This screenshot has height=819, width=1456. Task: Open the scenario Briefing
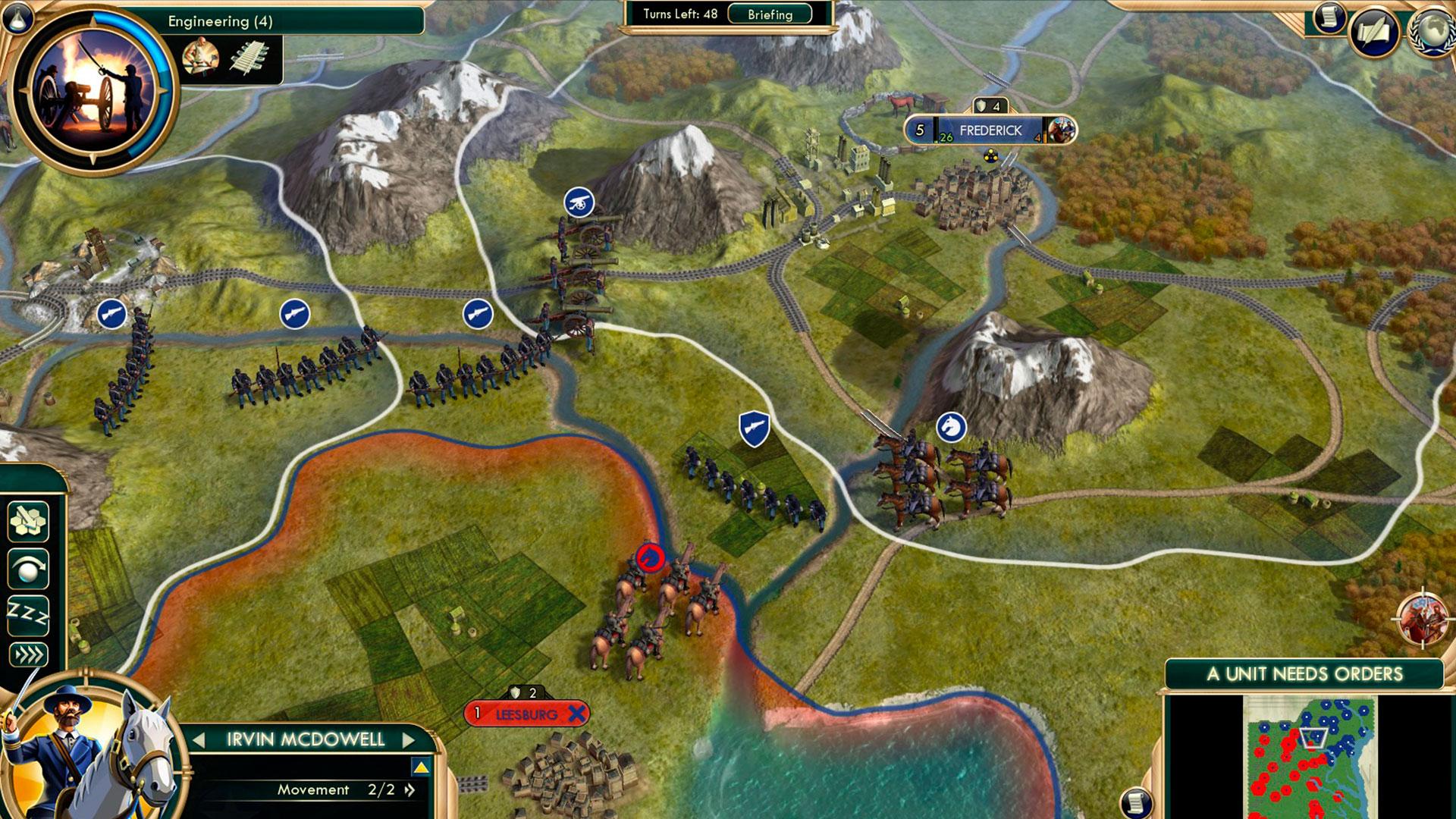pyautogui.click(x=769, y=14)
